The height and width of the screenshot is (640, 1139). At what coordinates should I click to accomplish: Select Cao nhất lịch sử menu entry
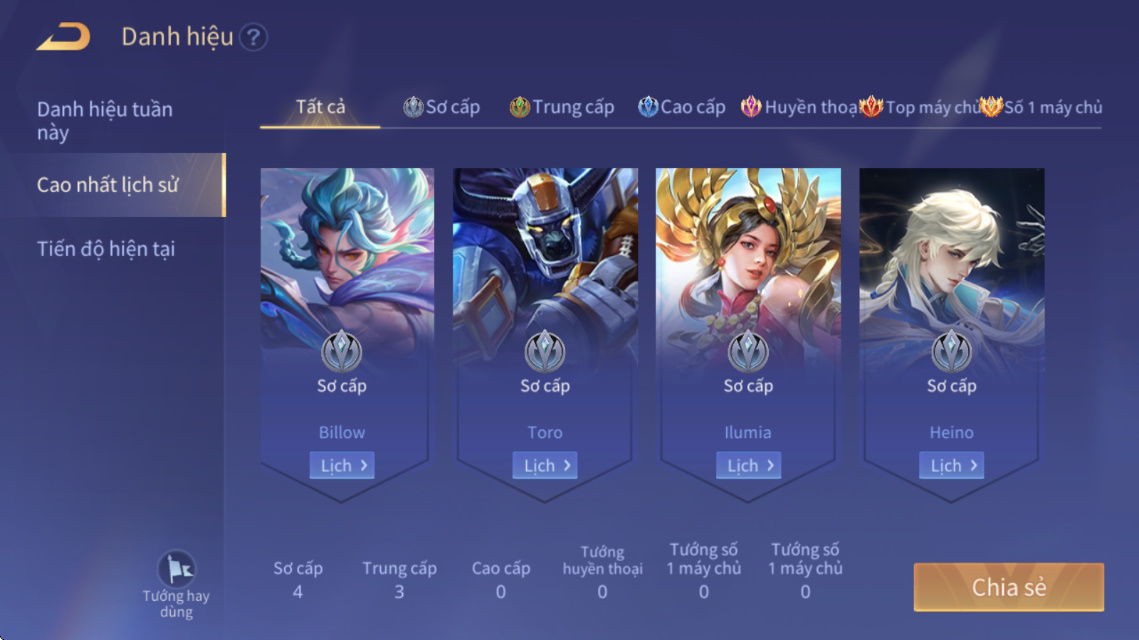(x=108, y=185)
